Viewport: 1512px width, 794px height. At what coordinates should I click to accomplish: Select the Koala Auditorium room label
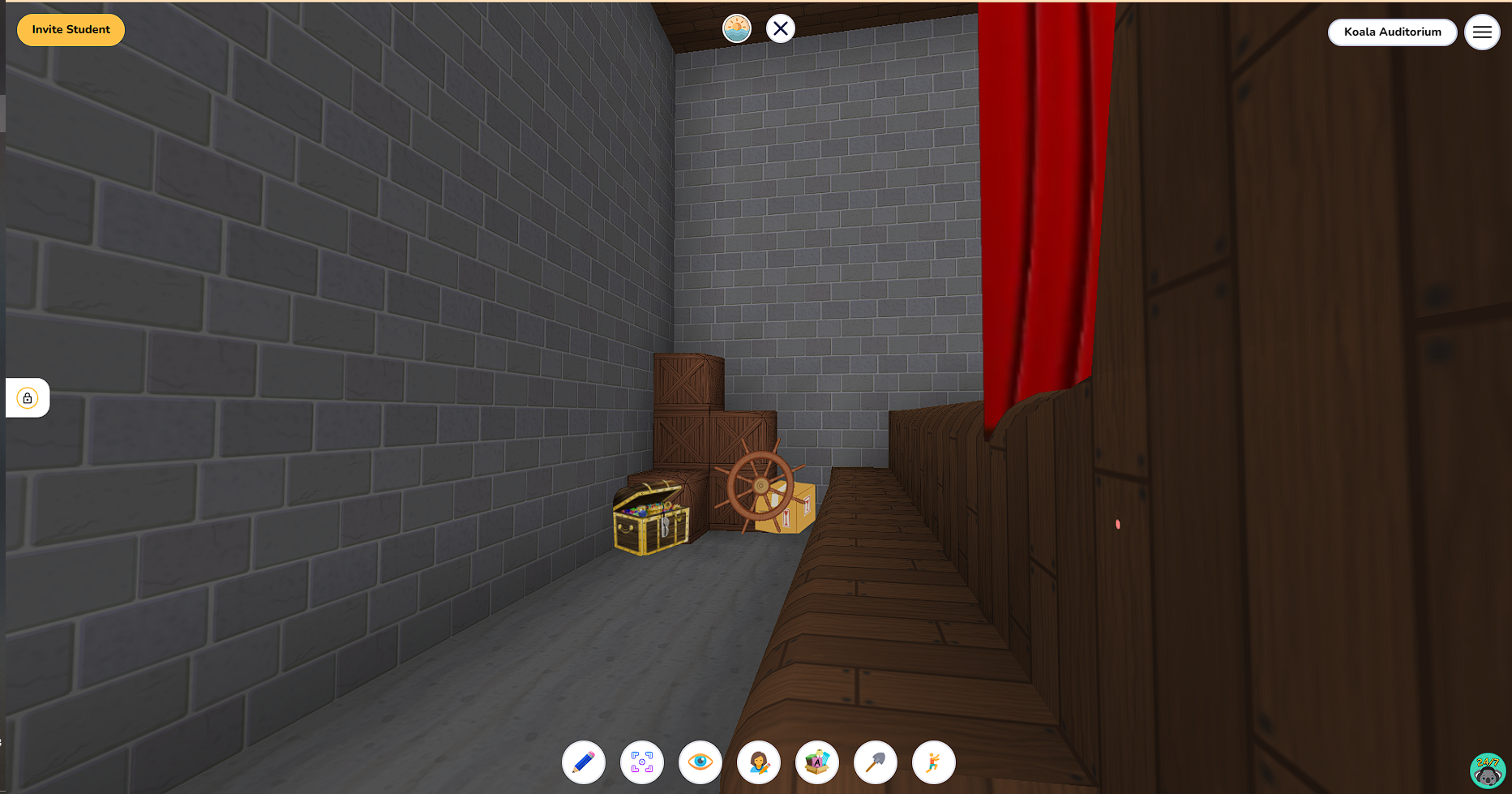pos(1392,32)
